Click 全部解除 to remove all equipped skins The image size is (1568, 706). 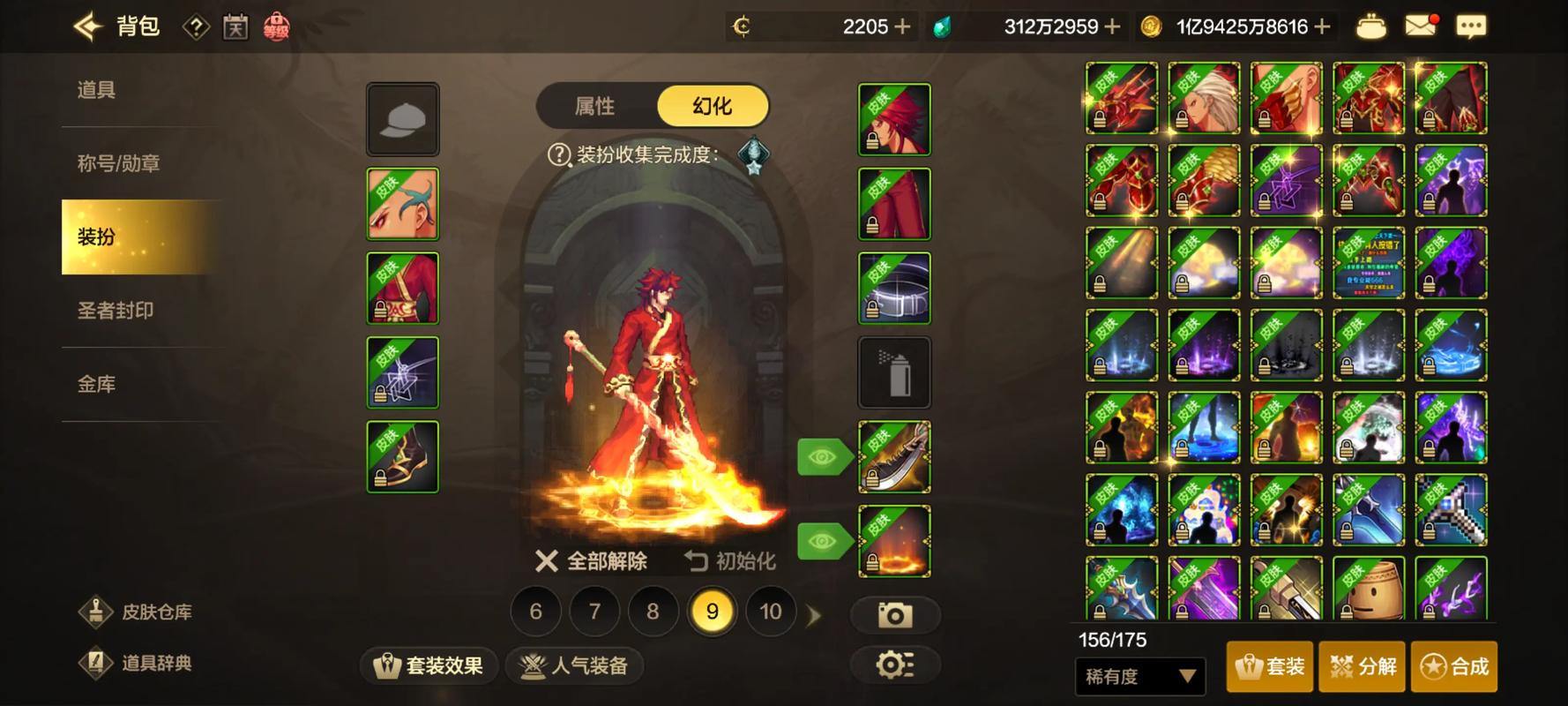point(593,560)
